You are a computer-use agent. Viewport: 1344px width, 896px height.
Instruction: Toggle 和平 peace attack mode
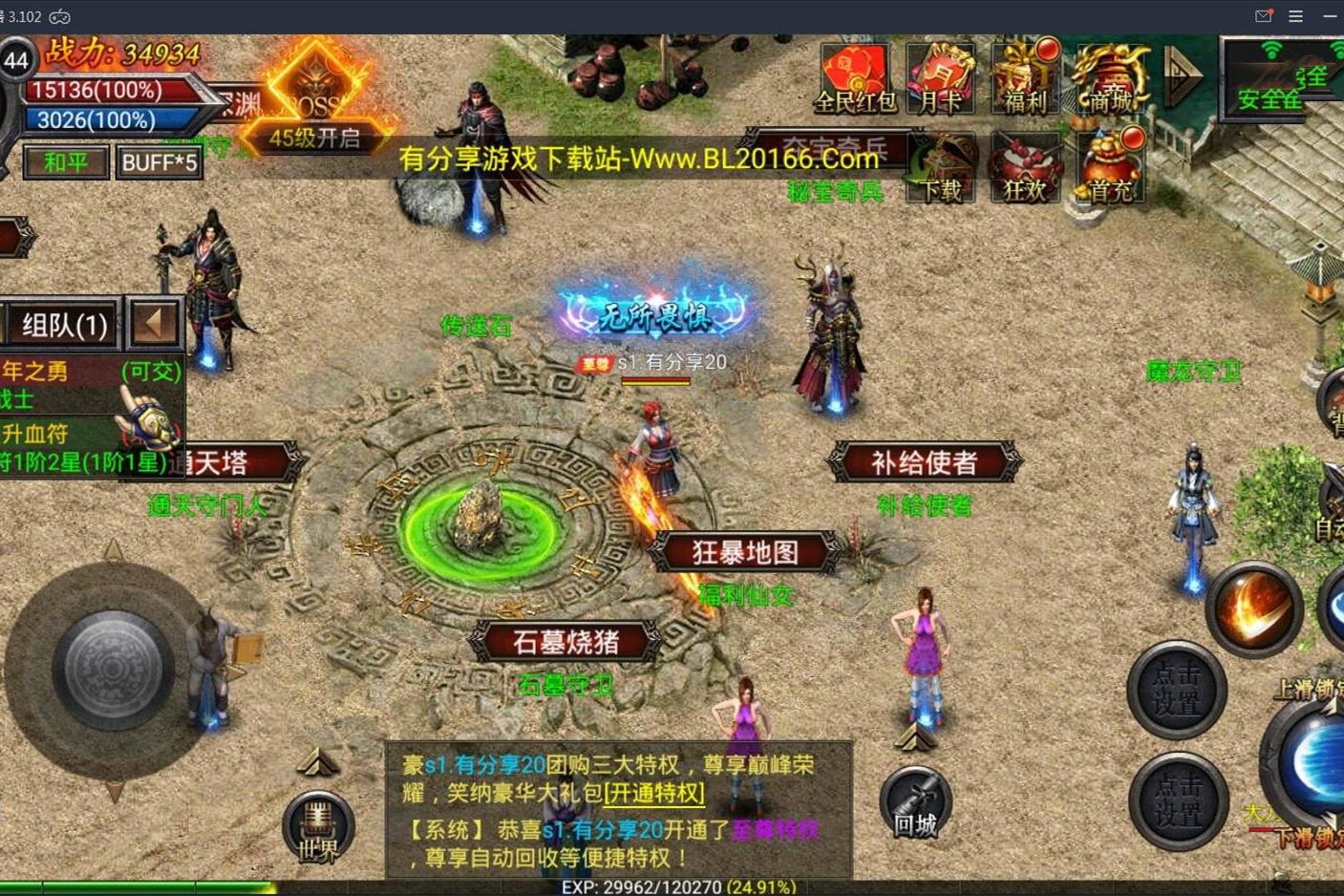point(65,162)
